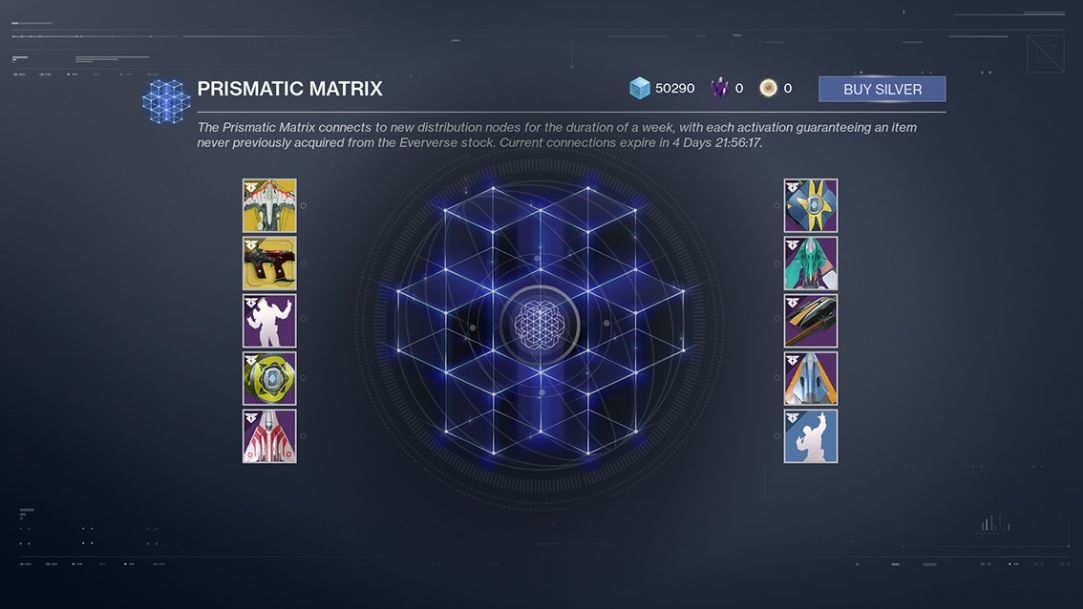Select the blue and orange ship reward
1083x609 pixels.
[x=811, y=378]
